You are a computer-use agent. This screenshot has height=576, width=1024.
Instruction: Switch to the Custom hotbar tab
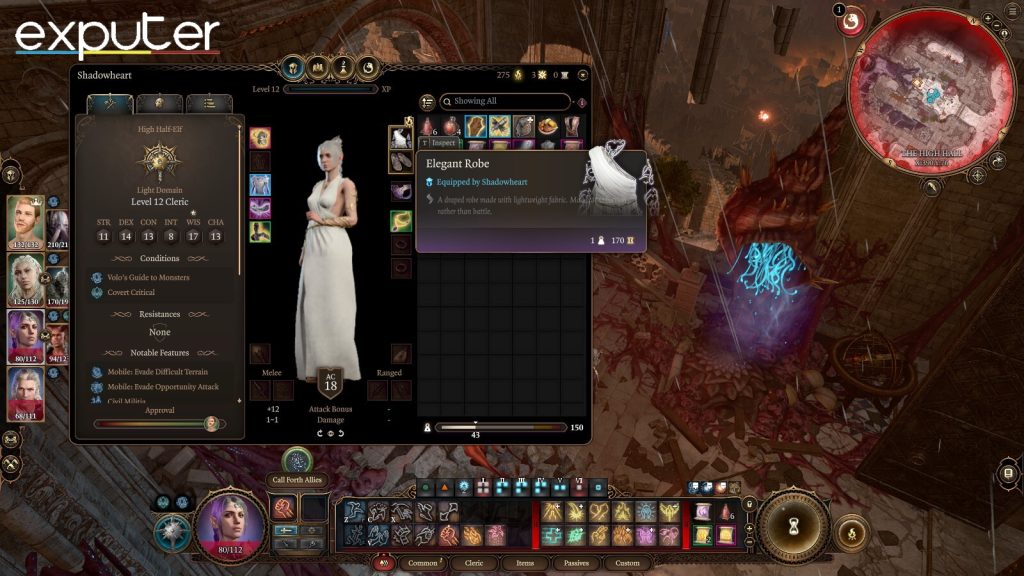627,563
